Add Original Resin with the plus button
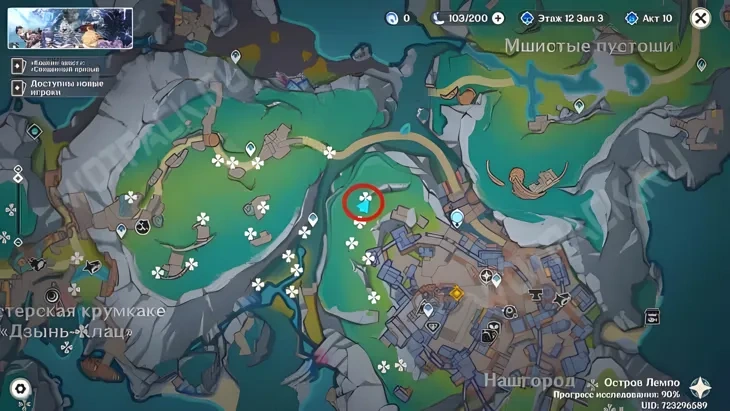Screen dimensions: 730x411 tap(498, 18)
